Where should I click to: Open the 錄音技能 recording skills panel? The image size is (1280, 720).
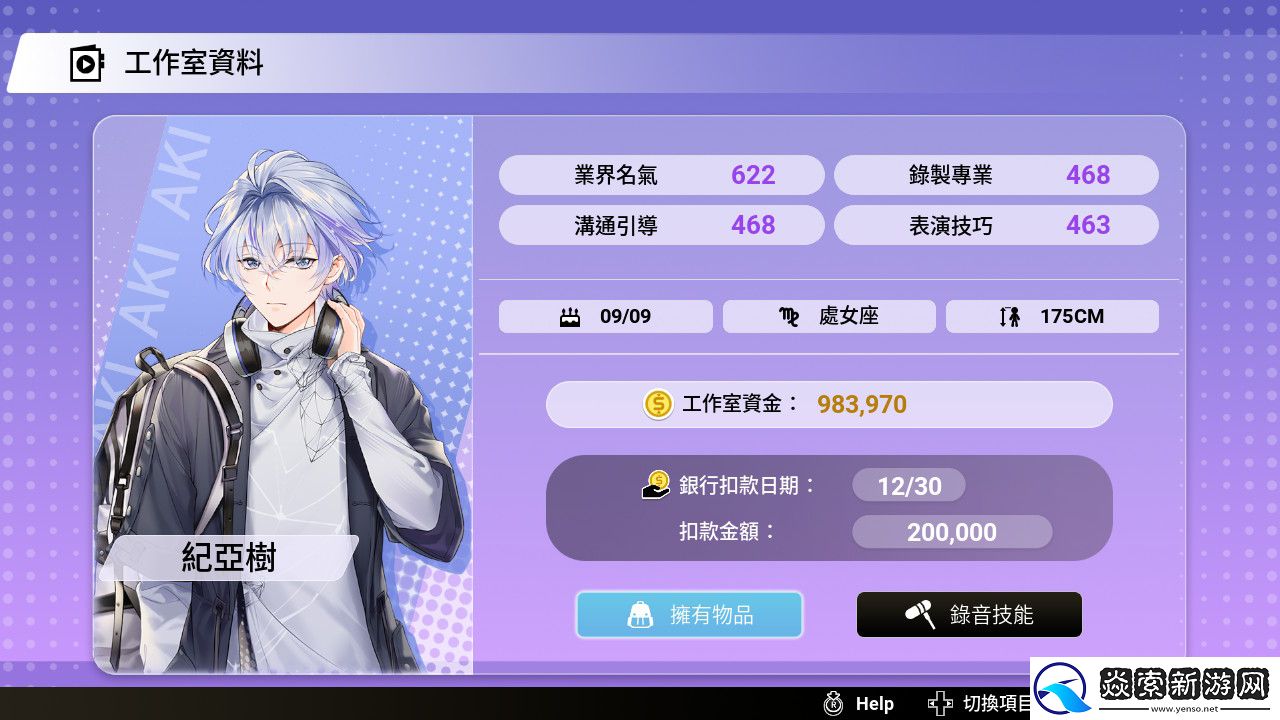tap(968, 614)
